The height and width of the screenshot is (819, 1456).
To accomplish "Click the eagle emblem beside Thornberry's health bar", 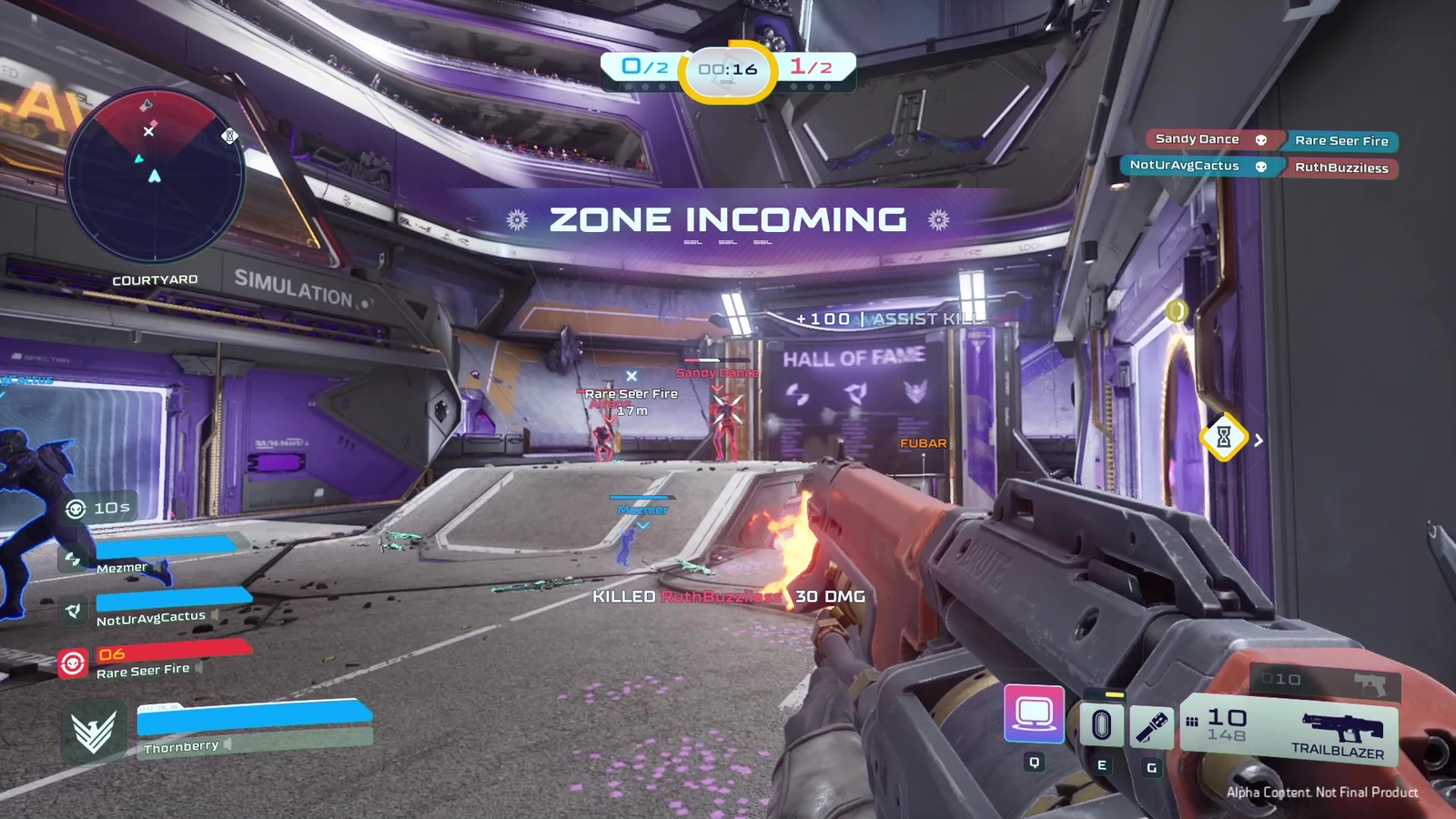I will [x=93, y=730].
